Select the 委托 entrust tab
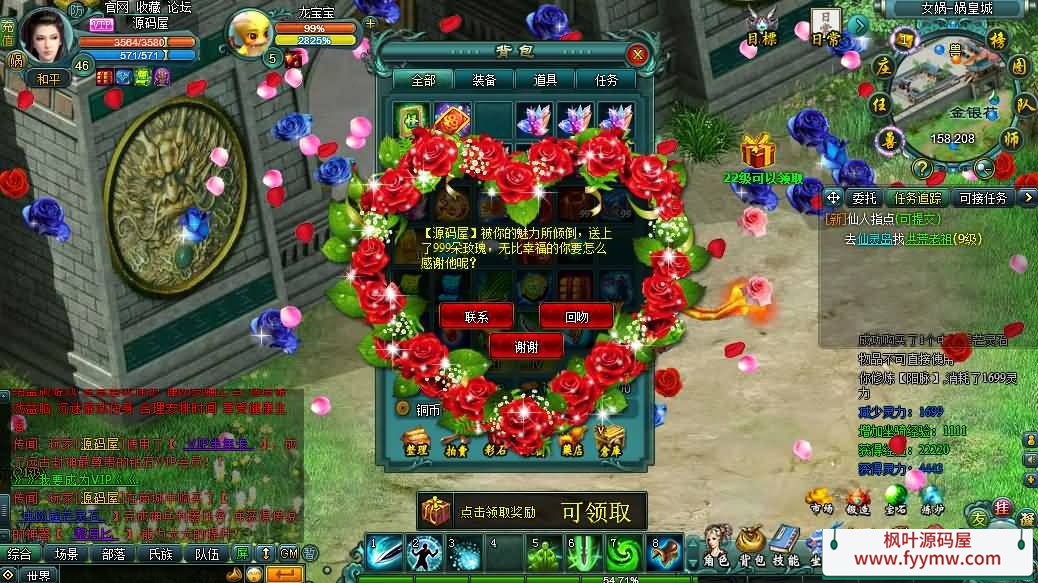Screen dimensions: 1038x583 (864, 198)
